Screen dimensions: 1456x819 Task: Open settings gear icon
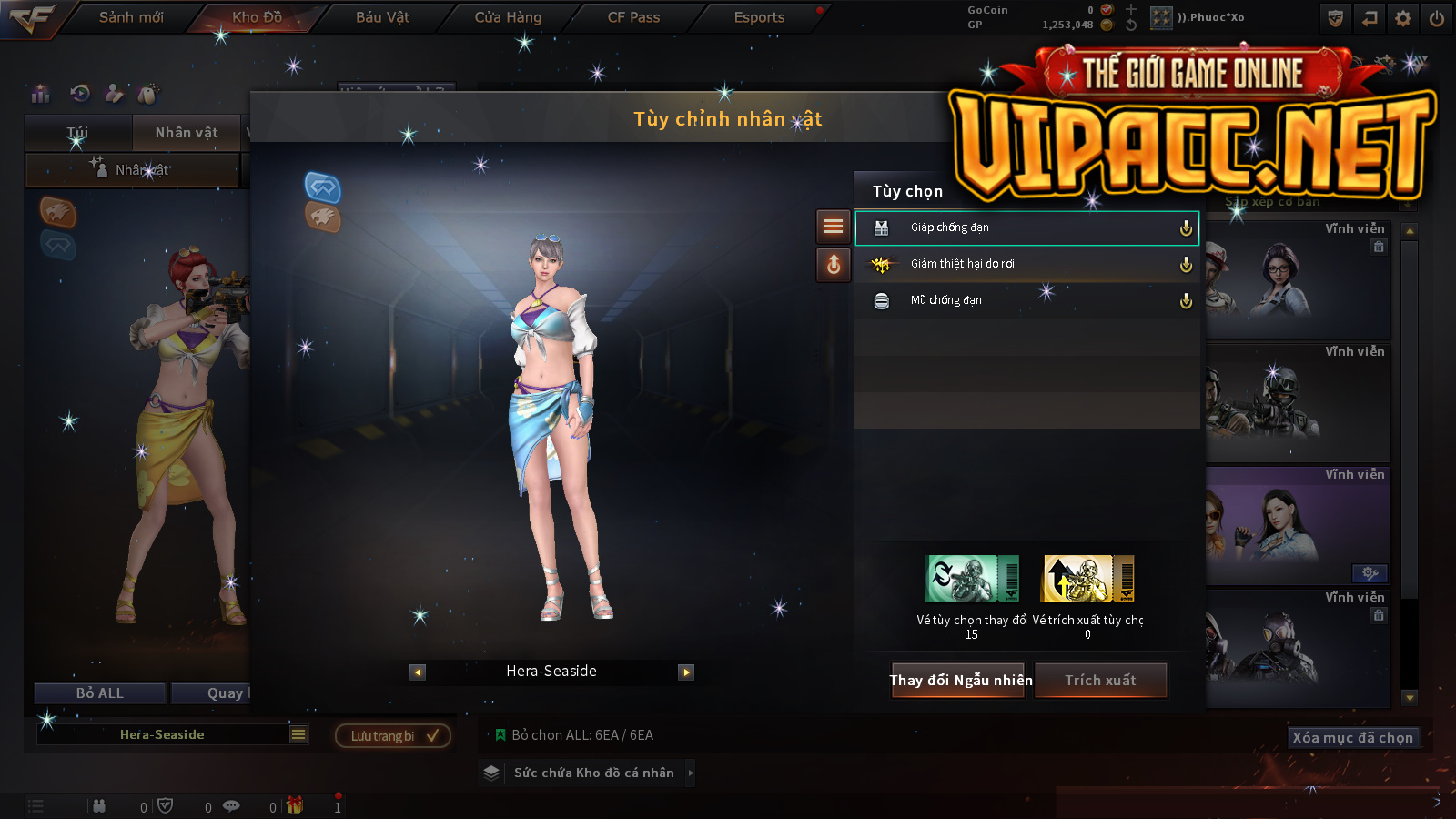[1403, 18]
